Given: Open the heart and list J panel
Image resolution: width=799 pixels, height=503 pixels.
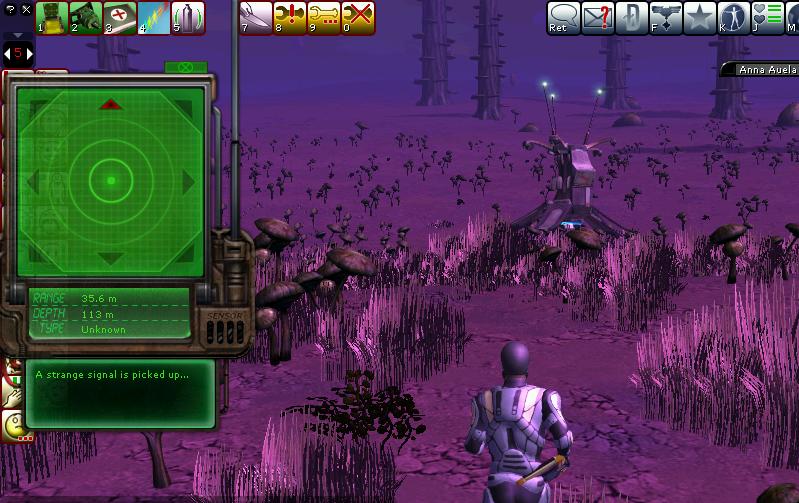Looking at the screenshot, I should tap(768, 17).
